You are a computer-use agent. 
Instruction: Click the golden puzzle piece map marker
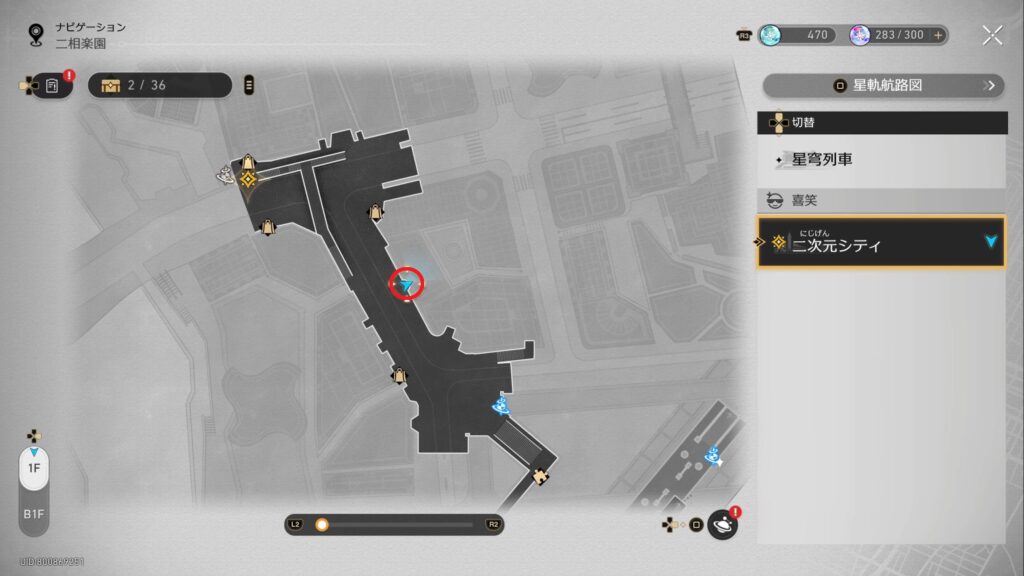[x=542, y=476]
